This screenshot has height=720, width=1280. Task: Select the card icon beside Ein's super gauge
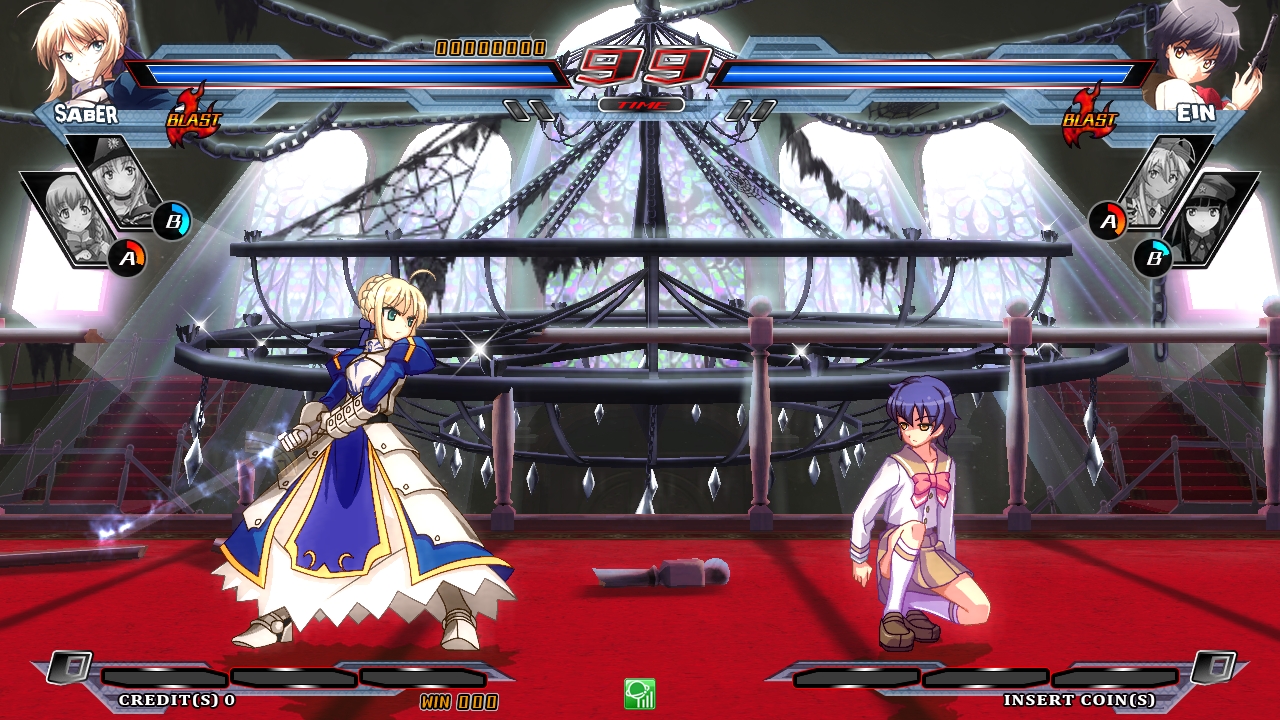pos(1211,667)
